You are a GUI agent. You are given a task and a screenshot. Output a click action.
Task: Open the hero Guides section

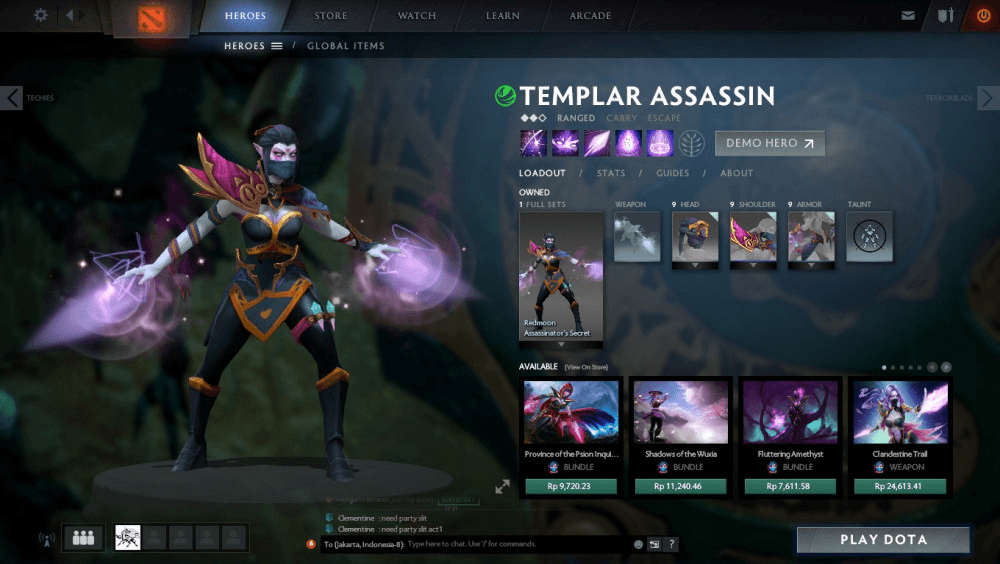(672, 173)
